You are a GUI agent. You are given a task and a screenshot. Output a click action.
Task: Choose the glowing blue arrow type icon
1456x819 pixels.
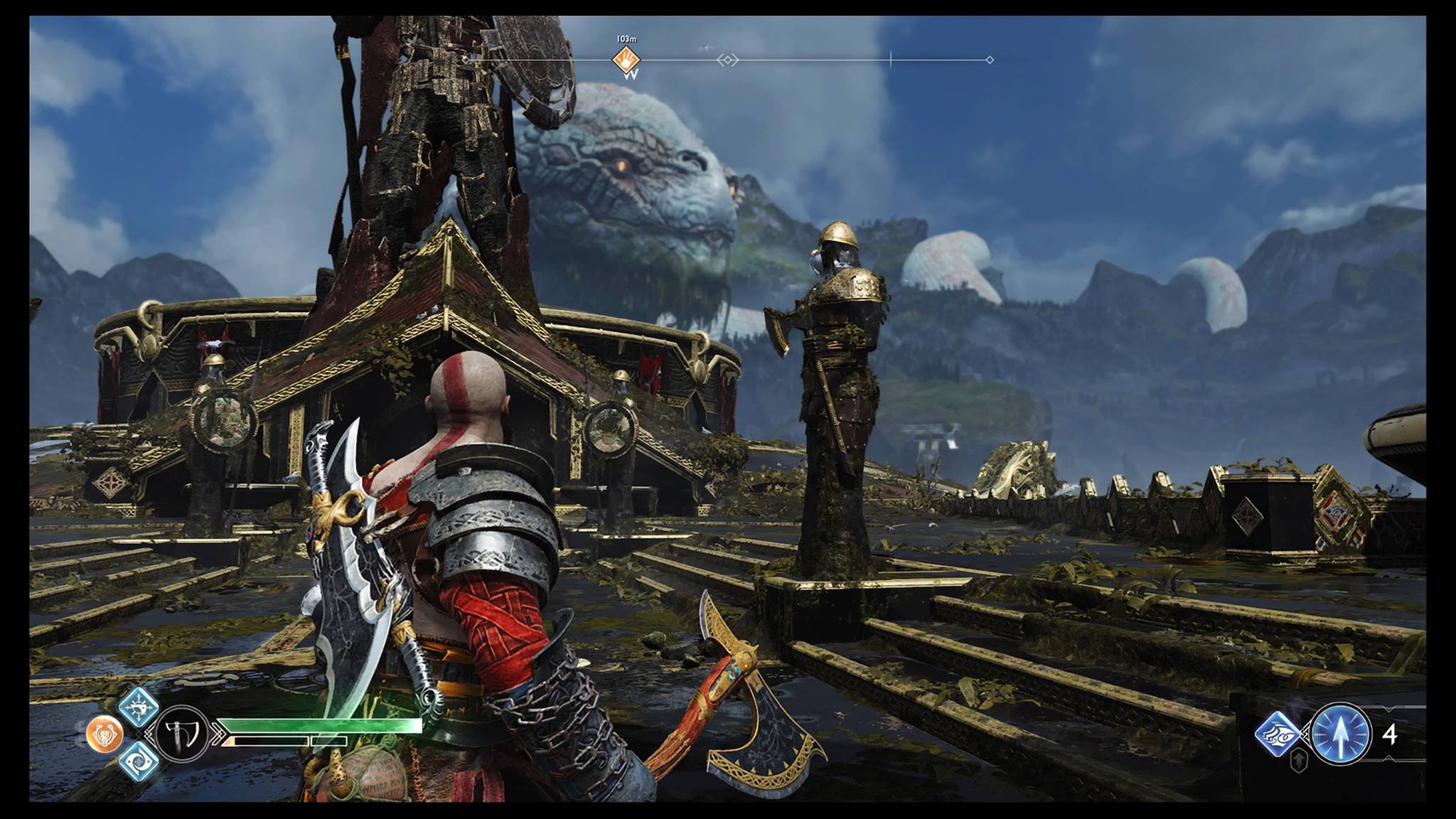[1340, 734]
